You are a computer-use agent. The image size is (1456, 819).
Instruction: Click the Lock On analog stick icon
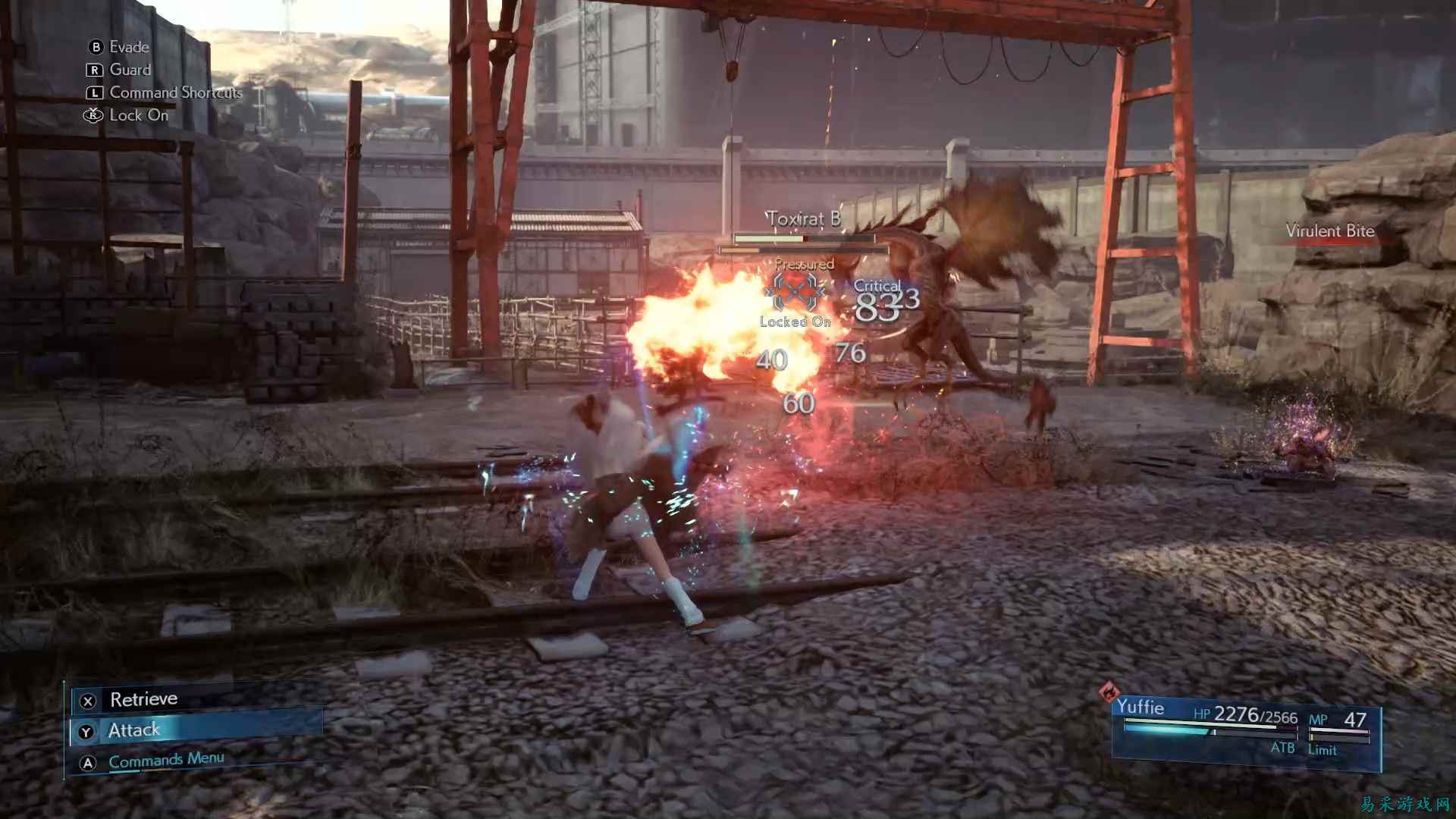tap(93, 115)
